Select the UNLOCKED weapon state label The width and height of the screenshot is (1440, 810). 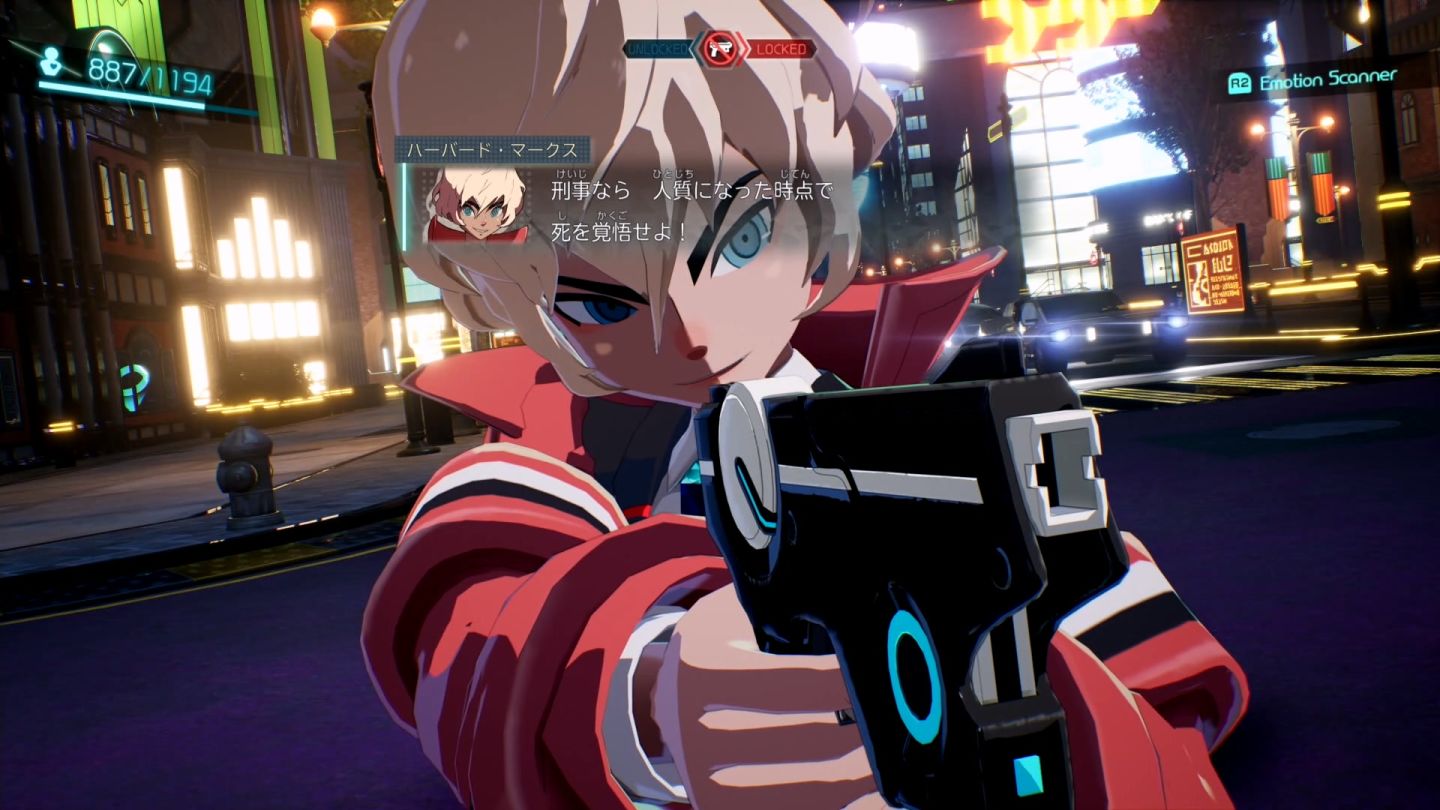659,48
